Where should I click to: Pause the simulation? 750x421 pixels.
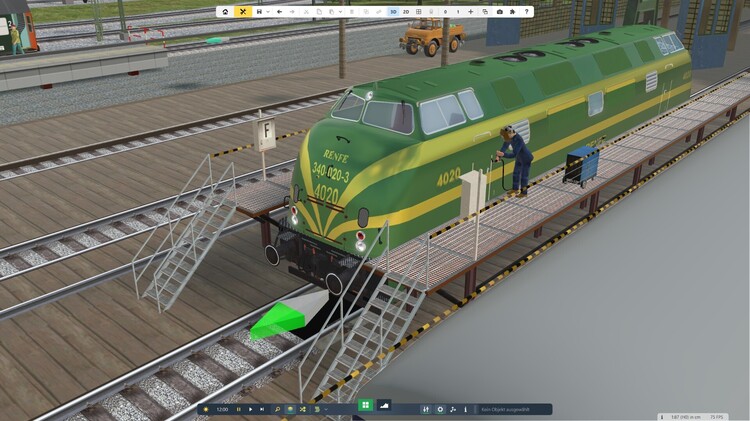click(x=239, y=409)
